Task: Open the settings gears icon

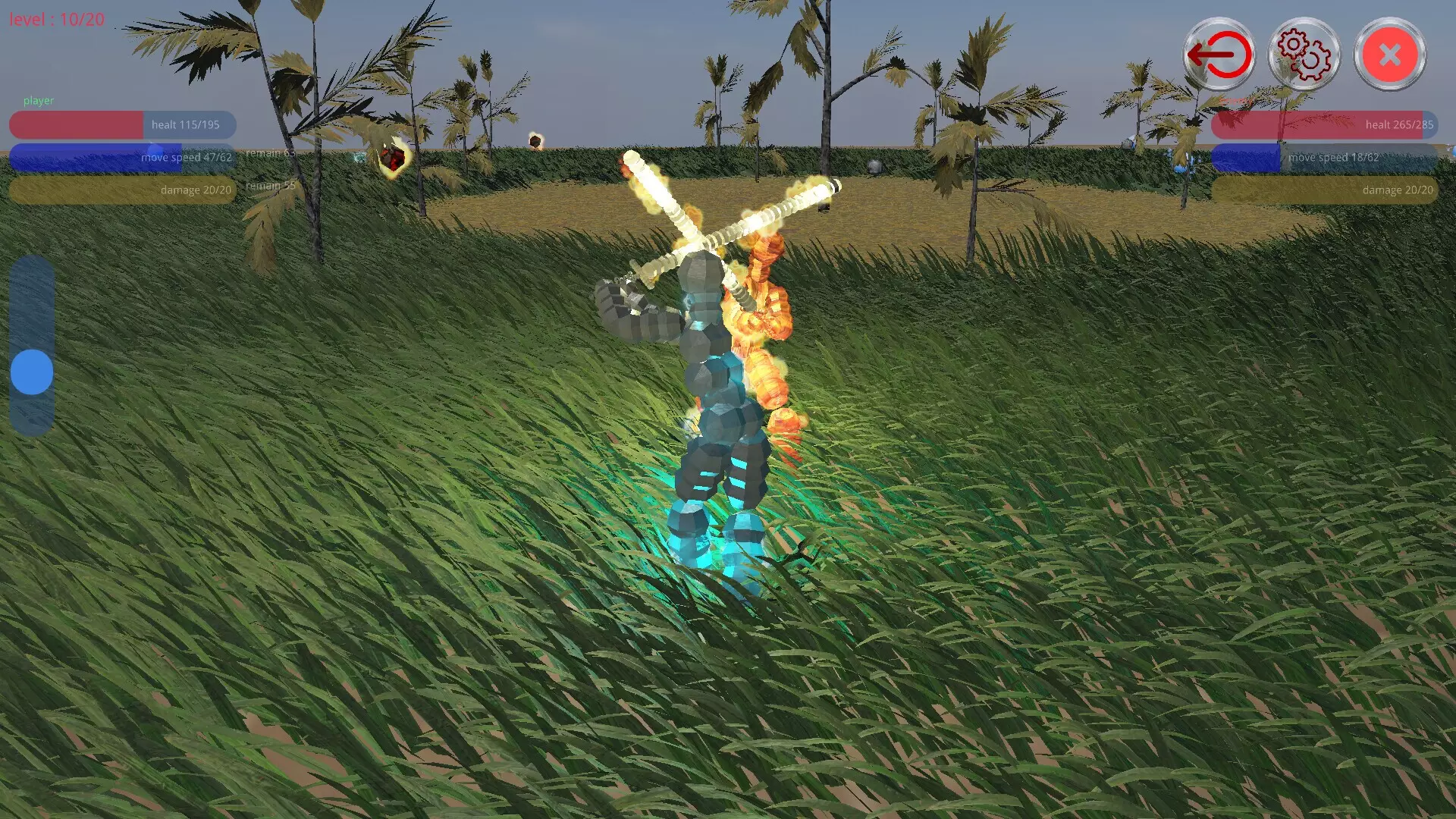Action: pyautogui.click(x=1303, y=54)
